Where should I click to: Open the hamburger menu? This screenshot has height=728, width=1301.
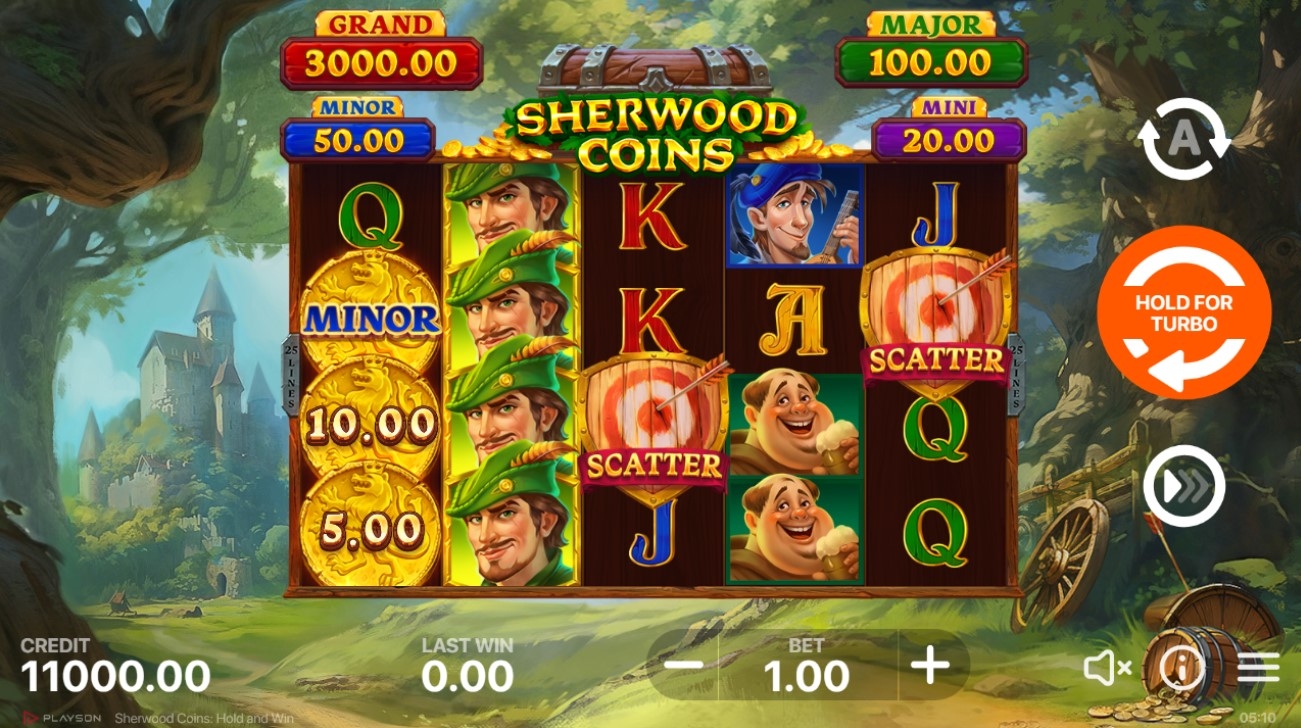(x=1258, y=668)
